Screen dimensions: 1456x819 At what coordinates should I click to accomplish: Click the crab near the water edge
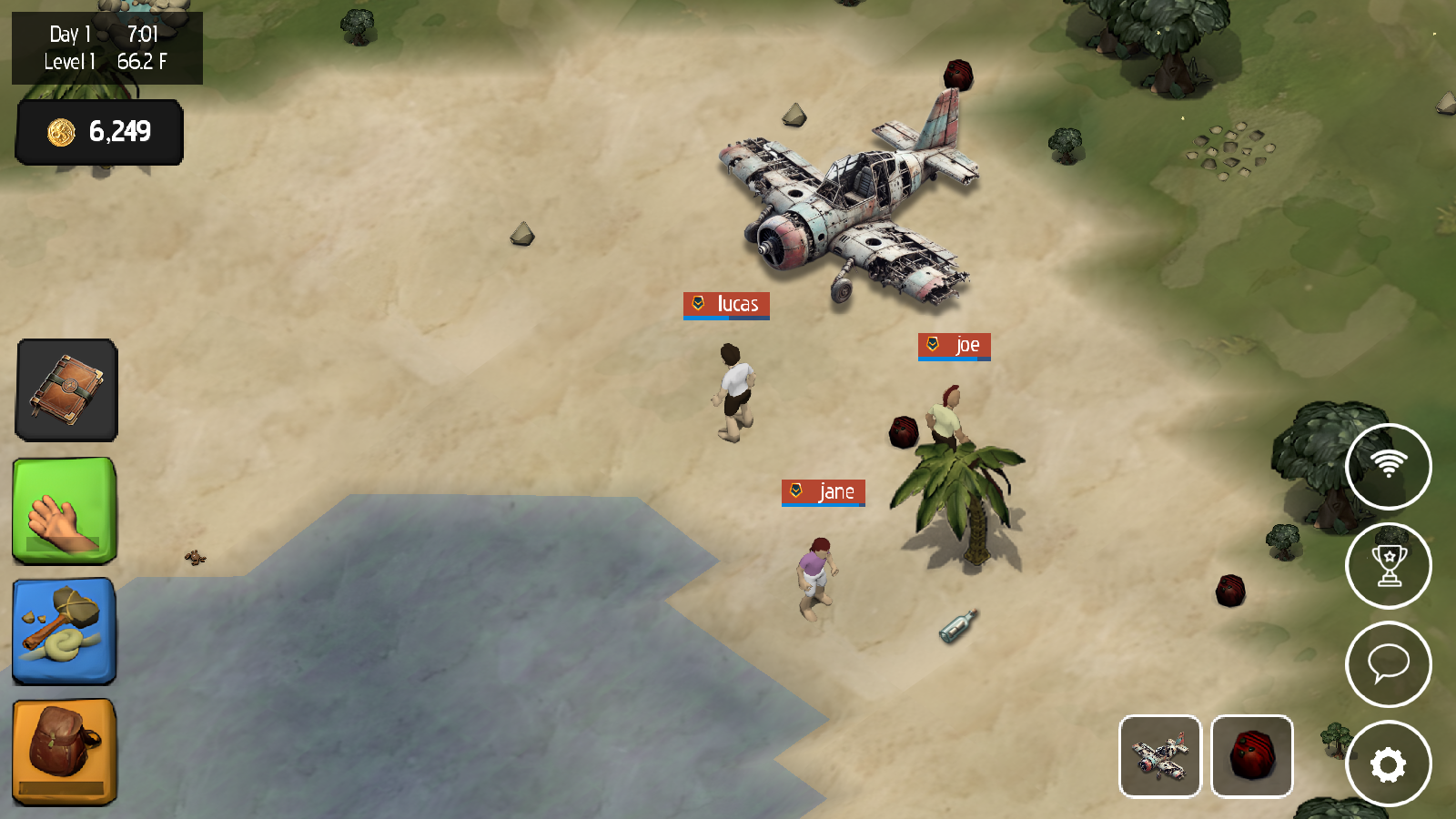[196, 558]
